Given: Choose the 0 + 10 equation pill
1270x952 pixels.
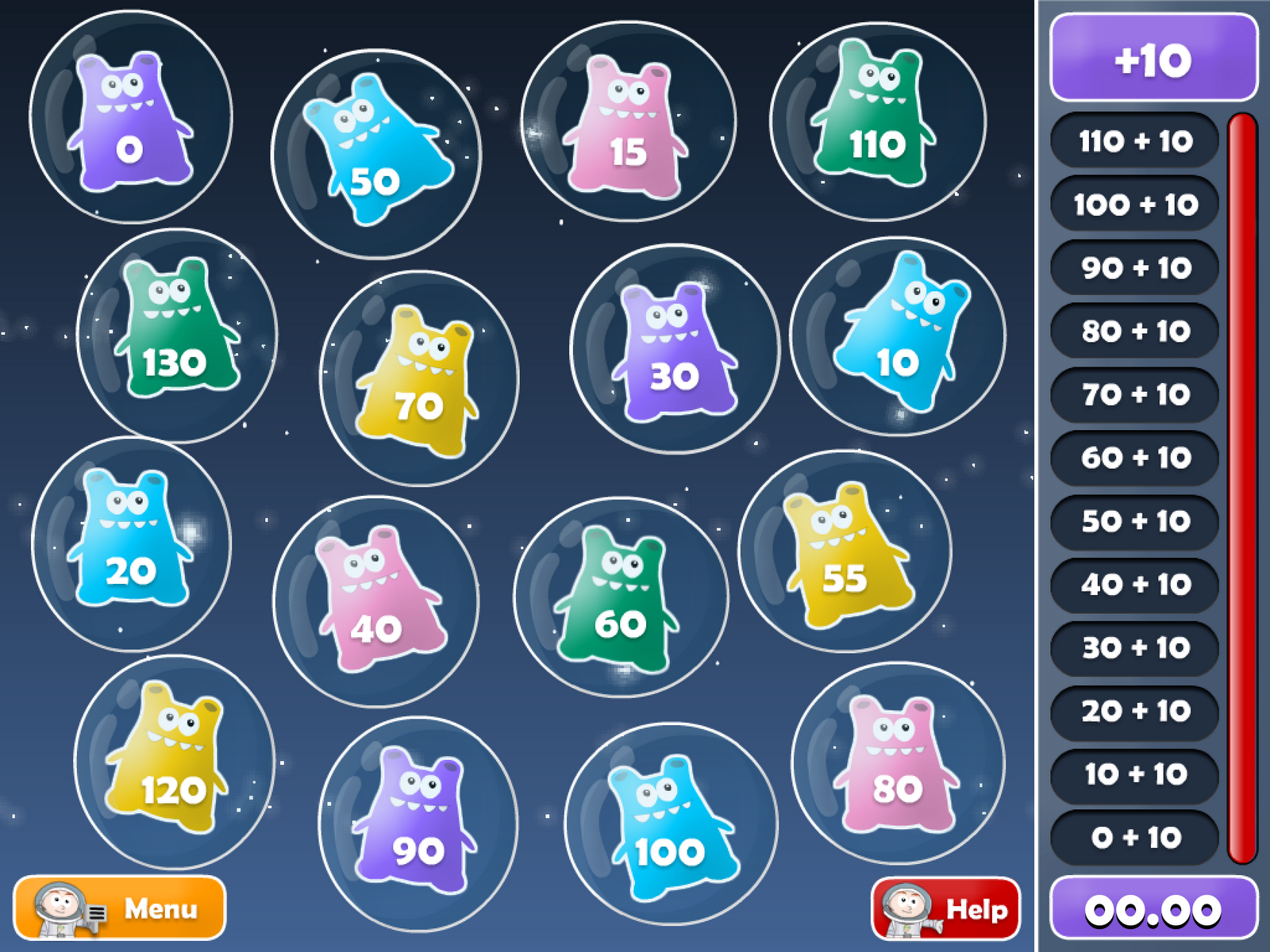Looking at the screenshot, I should [x=1133, y=839].
